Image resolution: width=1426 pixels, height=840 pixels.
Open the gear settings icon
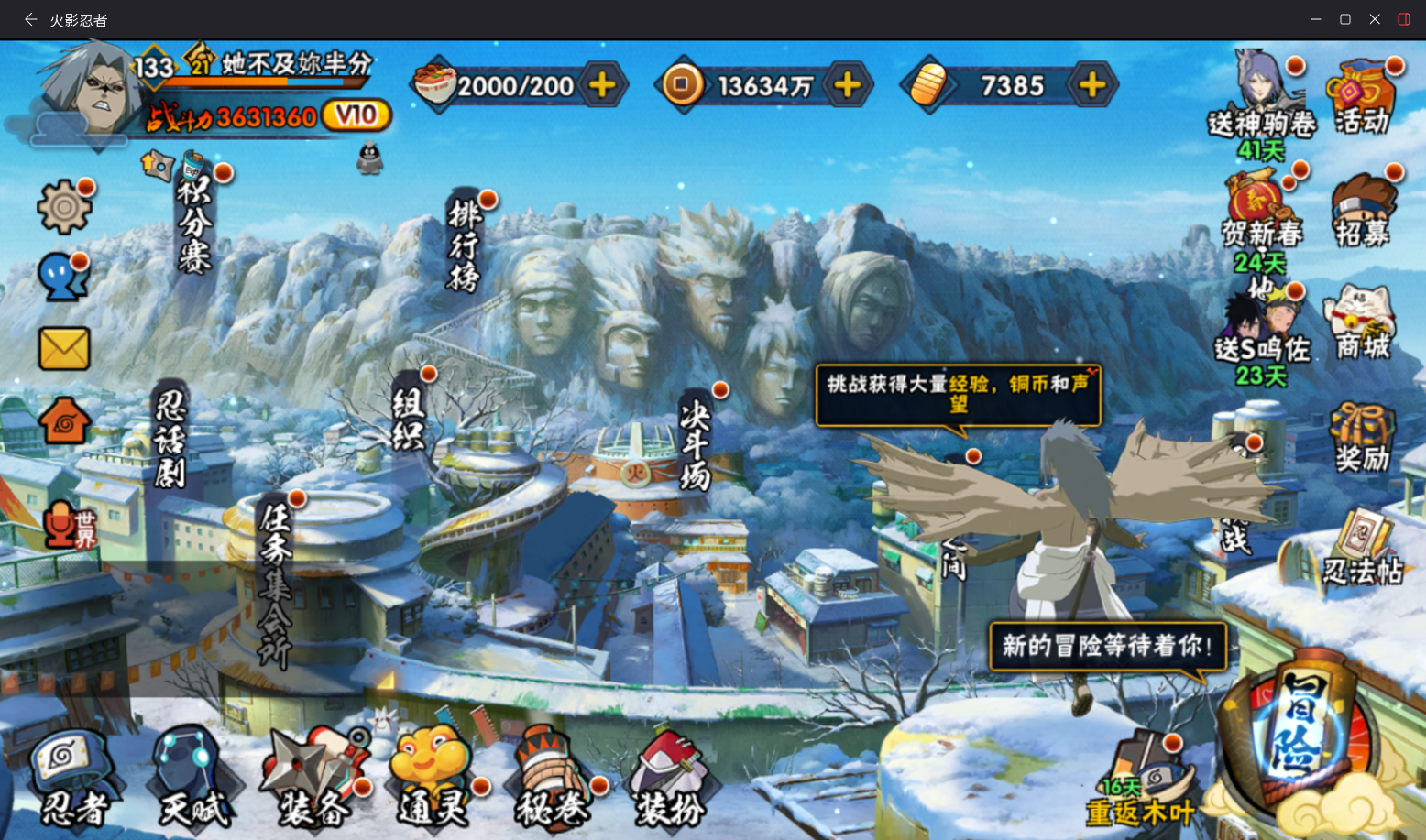tap(64, 207)
